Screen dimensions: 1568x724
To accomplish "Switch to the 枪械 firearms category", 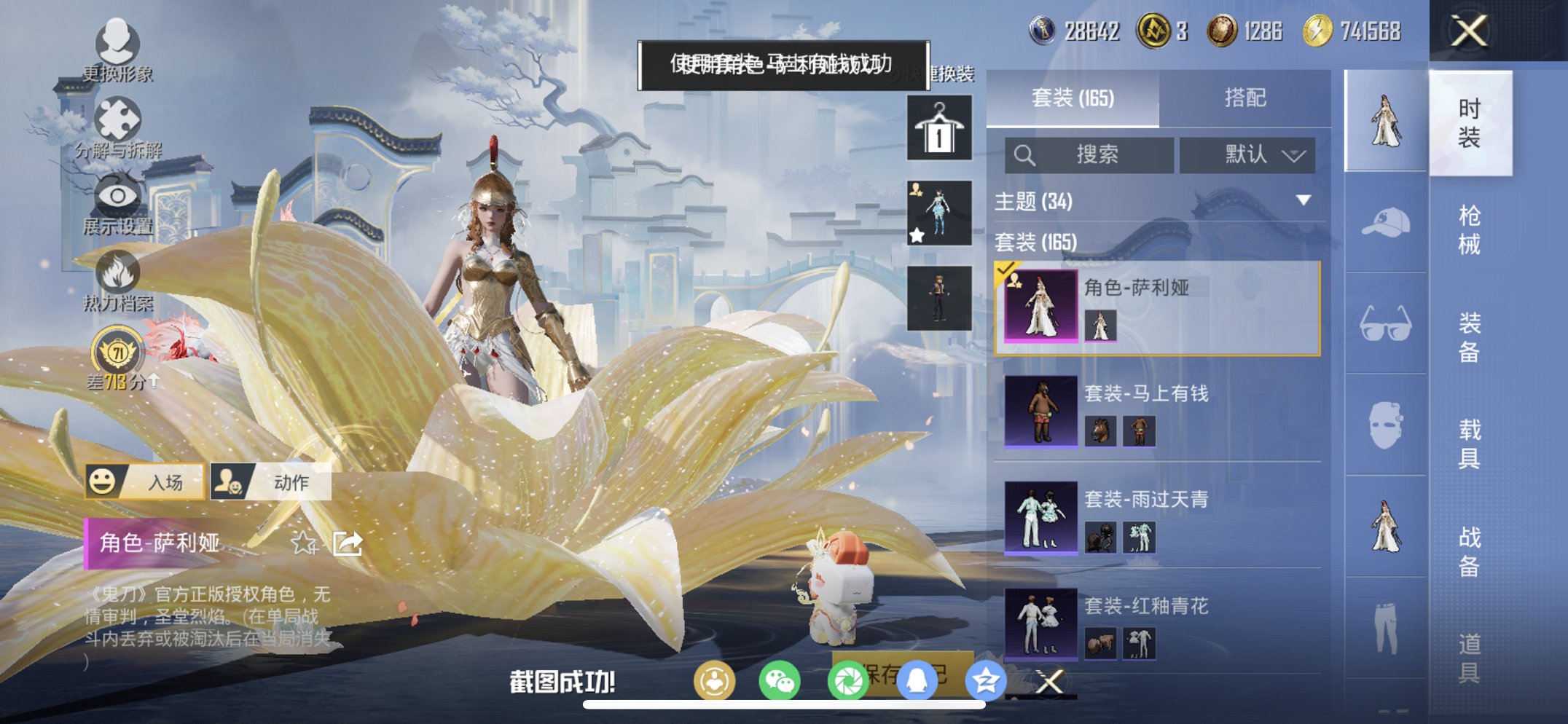I will coord(1469,230).
